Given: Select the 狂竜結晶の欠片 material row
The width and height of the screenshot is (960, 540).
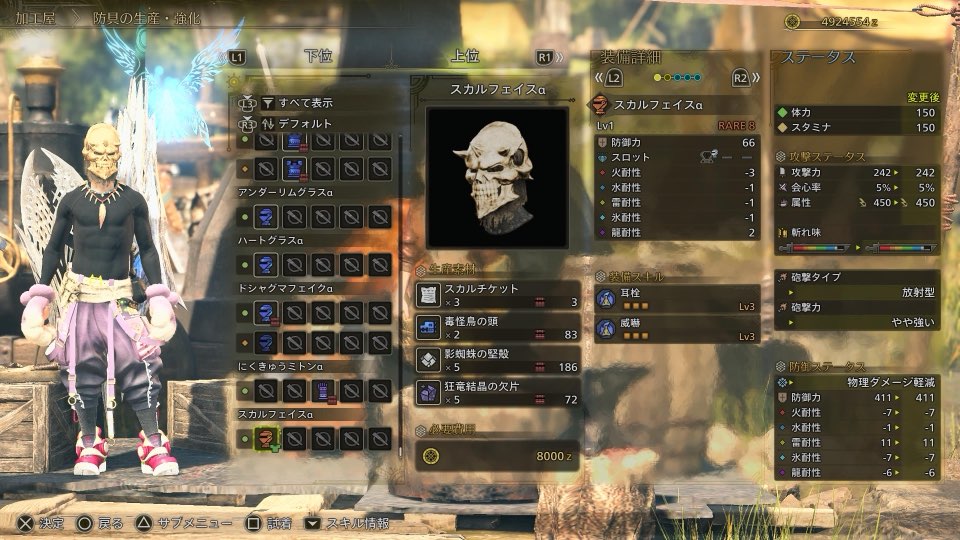Looking at the screenshot, I should [x=497, y=392].
